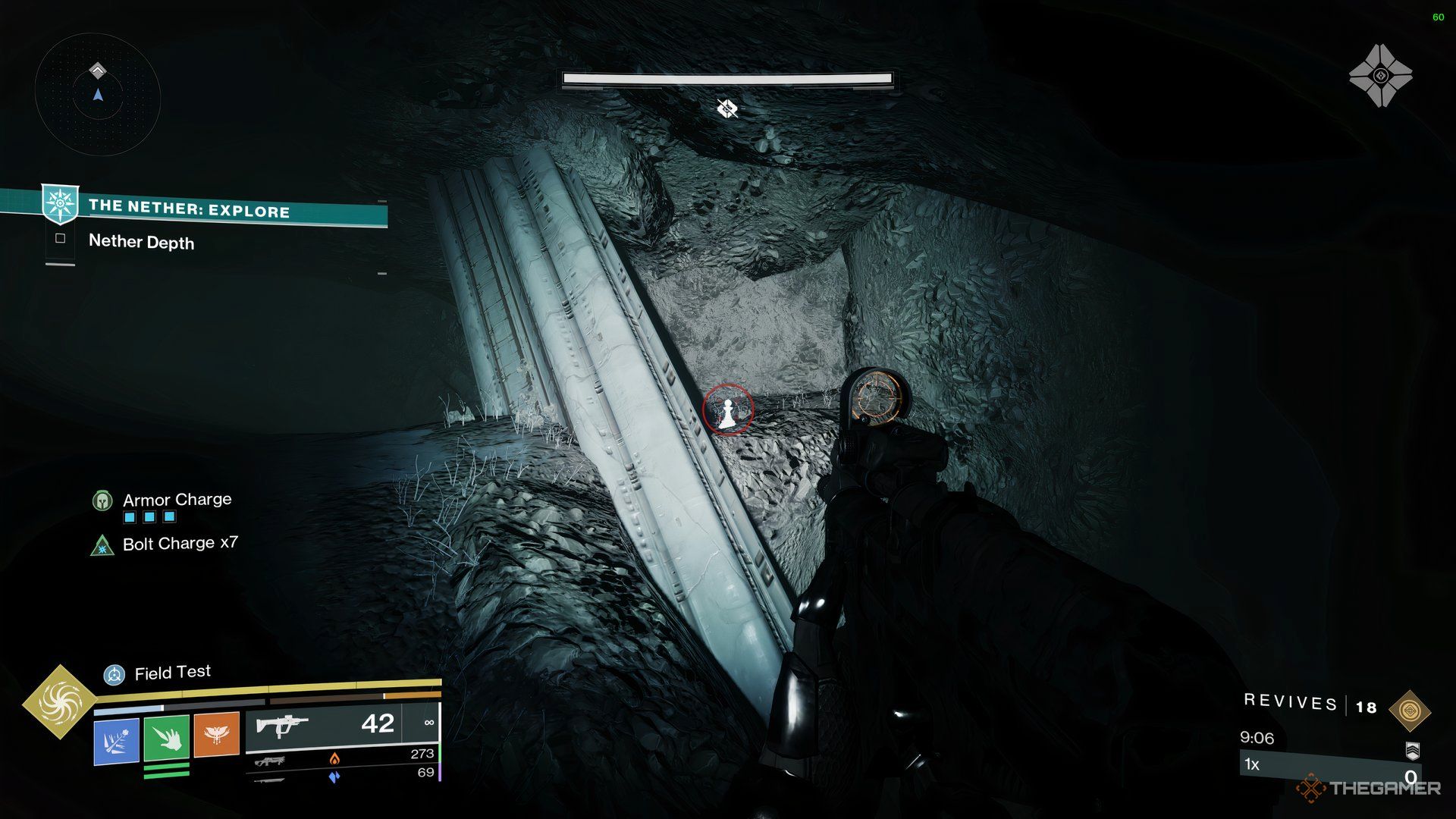Trigger the green melee hand ability
Screen dimensions: 1456x819
pyautogui.click(x=167, y=736)
